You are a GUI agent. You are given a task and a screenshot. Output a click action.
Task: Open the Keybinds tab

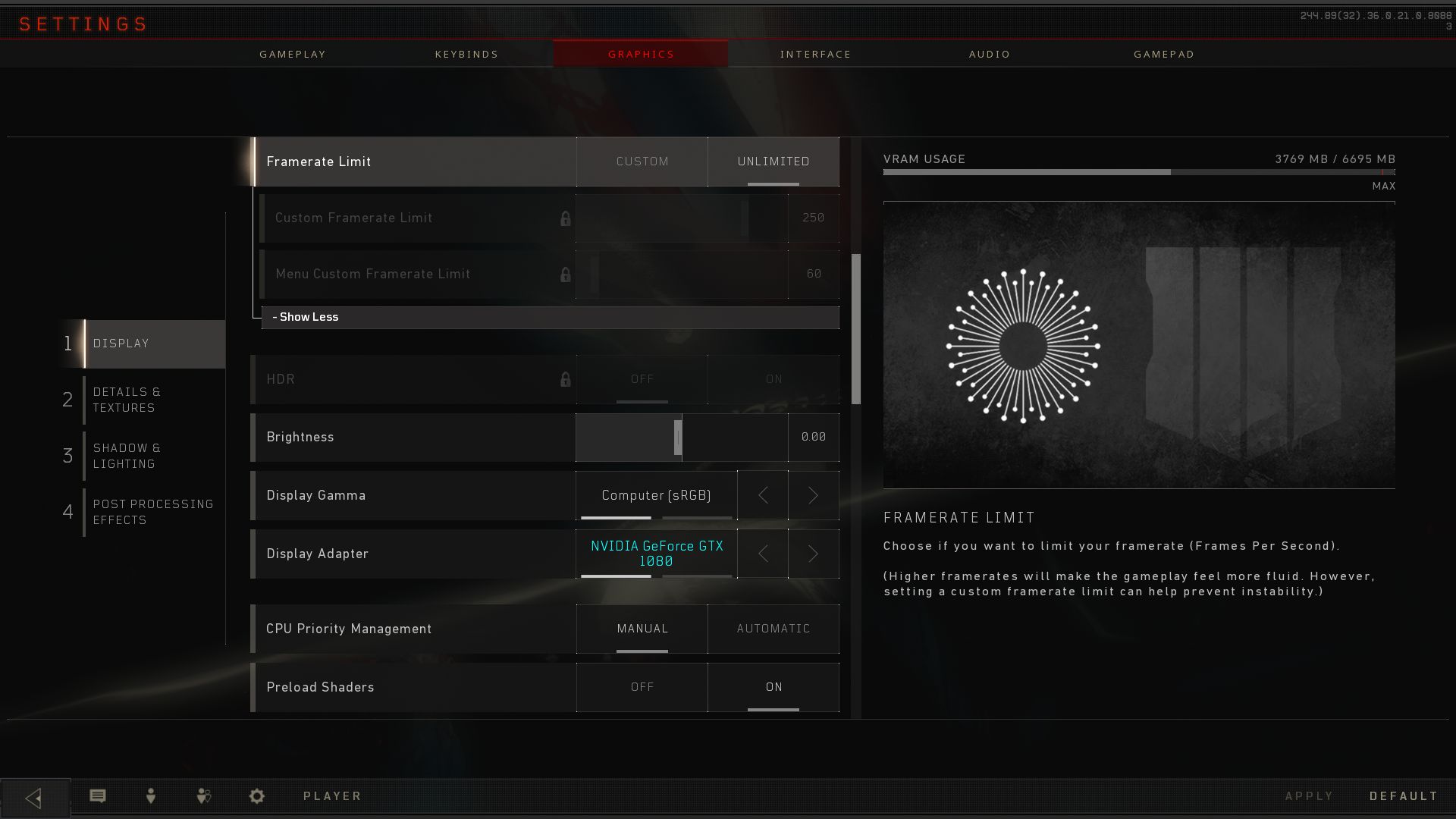[466, 54]
